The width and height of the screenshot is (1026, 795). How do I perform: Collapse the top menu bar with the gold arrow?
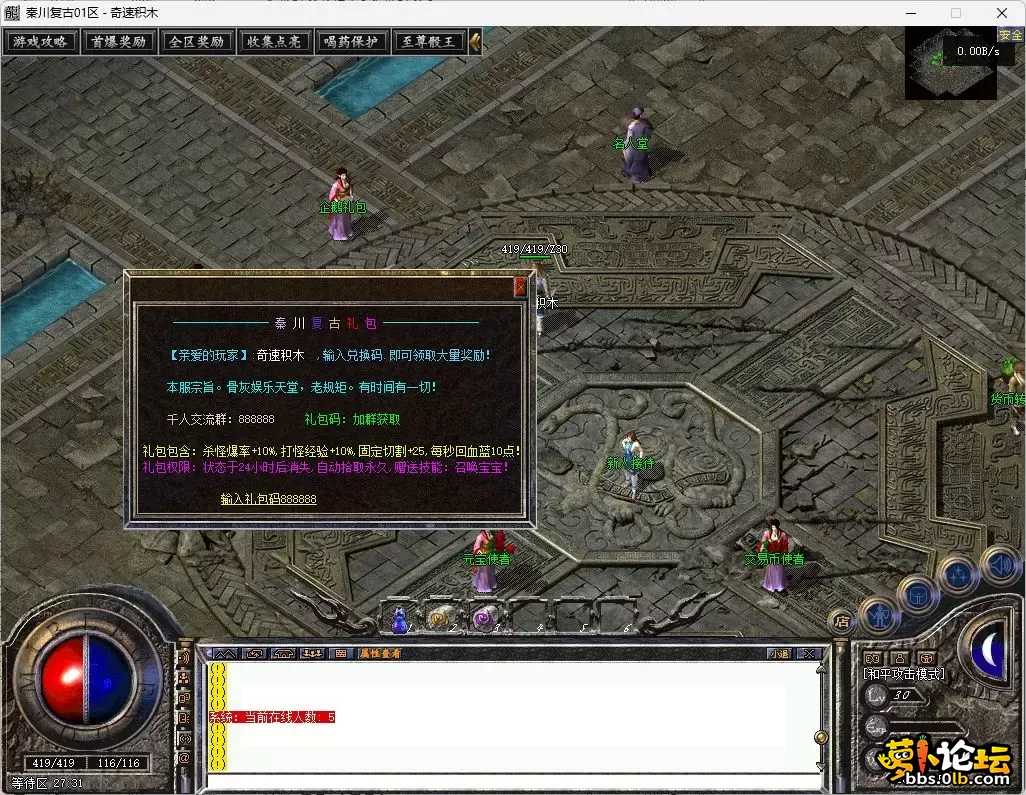pyautogui.click(x=475, y=42)
